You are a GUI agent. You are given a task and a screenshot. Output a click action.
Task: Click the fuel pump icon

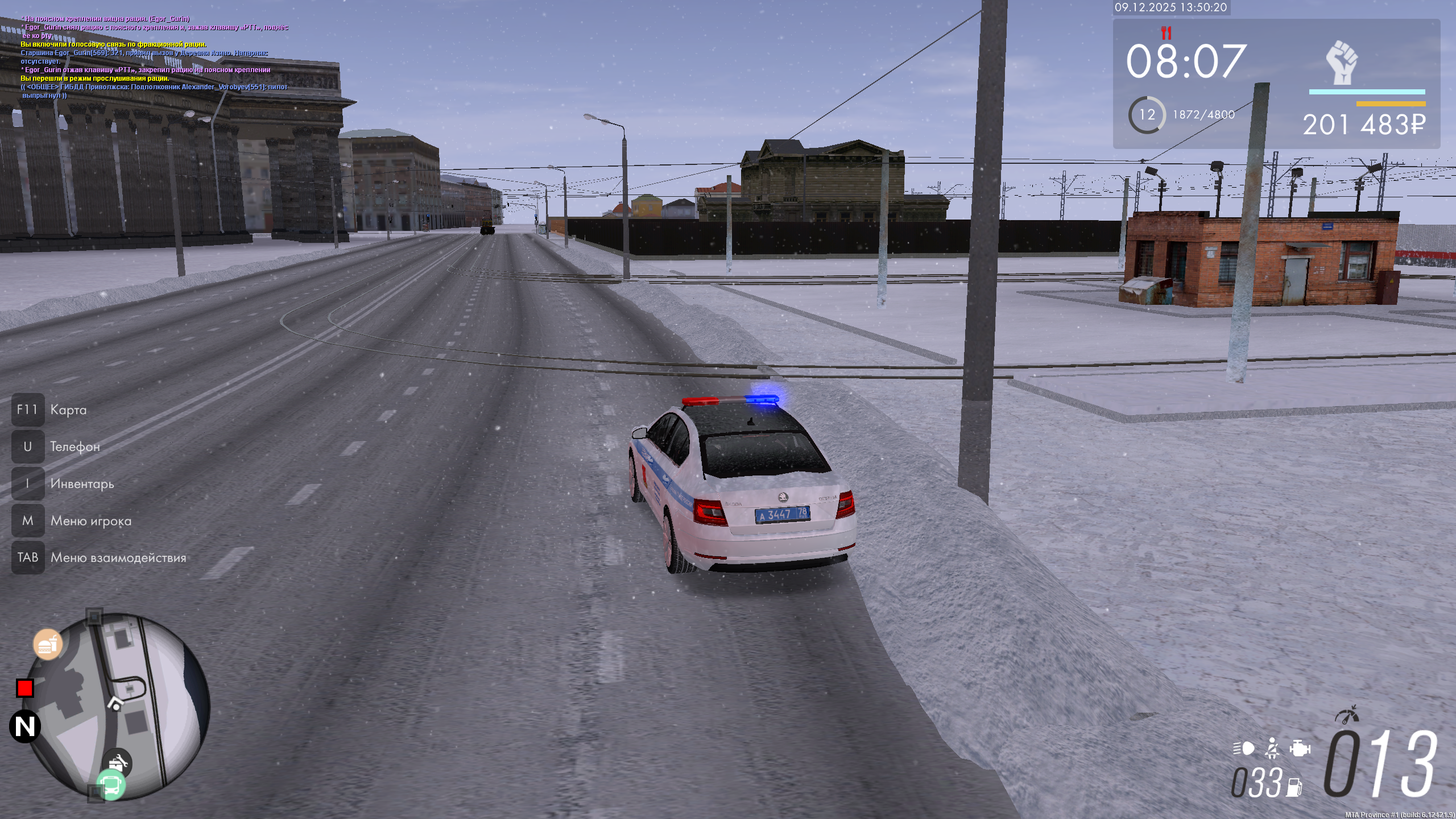pyautogui.click(x=1295, y=787)
